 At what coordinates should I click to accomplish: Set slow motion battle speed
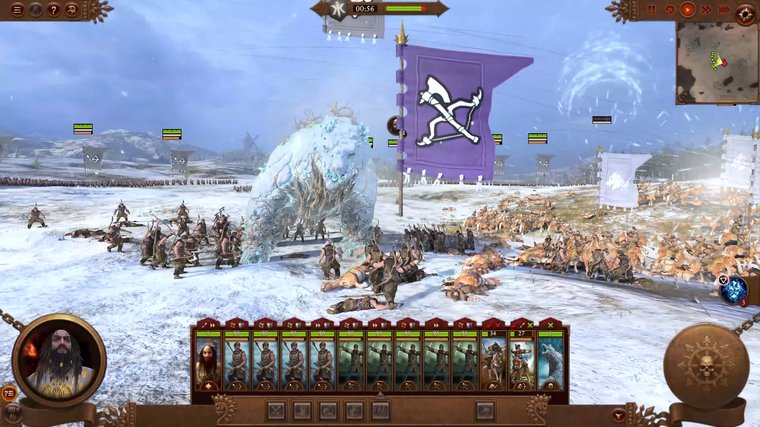pos(669,10)
